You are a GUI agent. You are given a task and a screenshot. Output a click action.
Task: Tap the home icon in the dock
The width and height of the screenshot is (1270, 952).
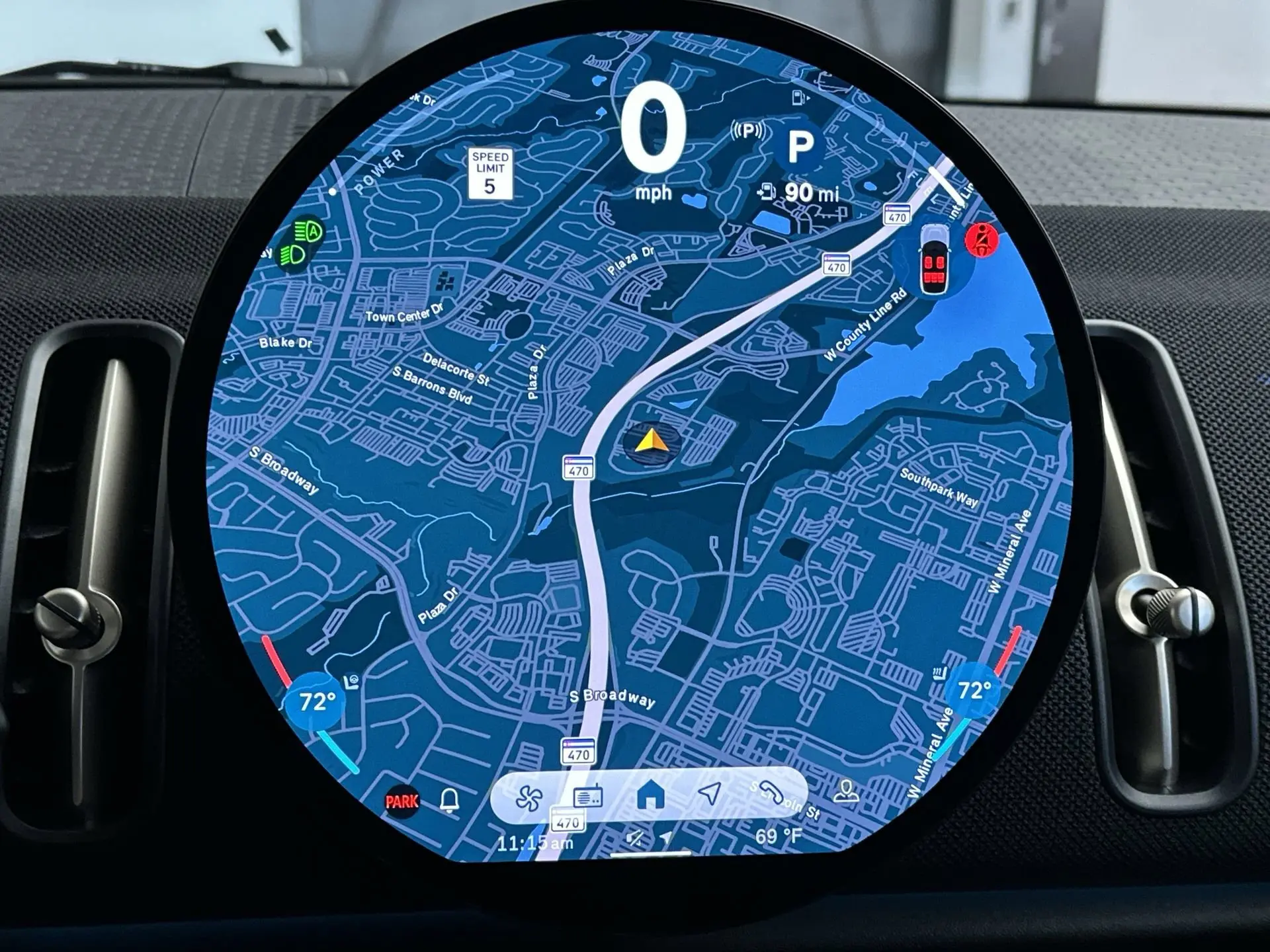click(650, 794)
